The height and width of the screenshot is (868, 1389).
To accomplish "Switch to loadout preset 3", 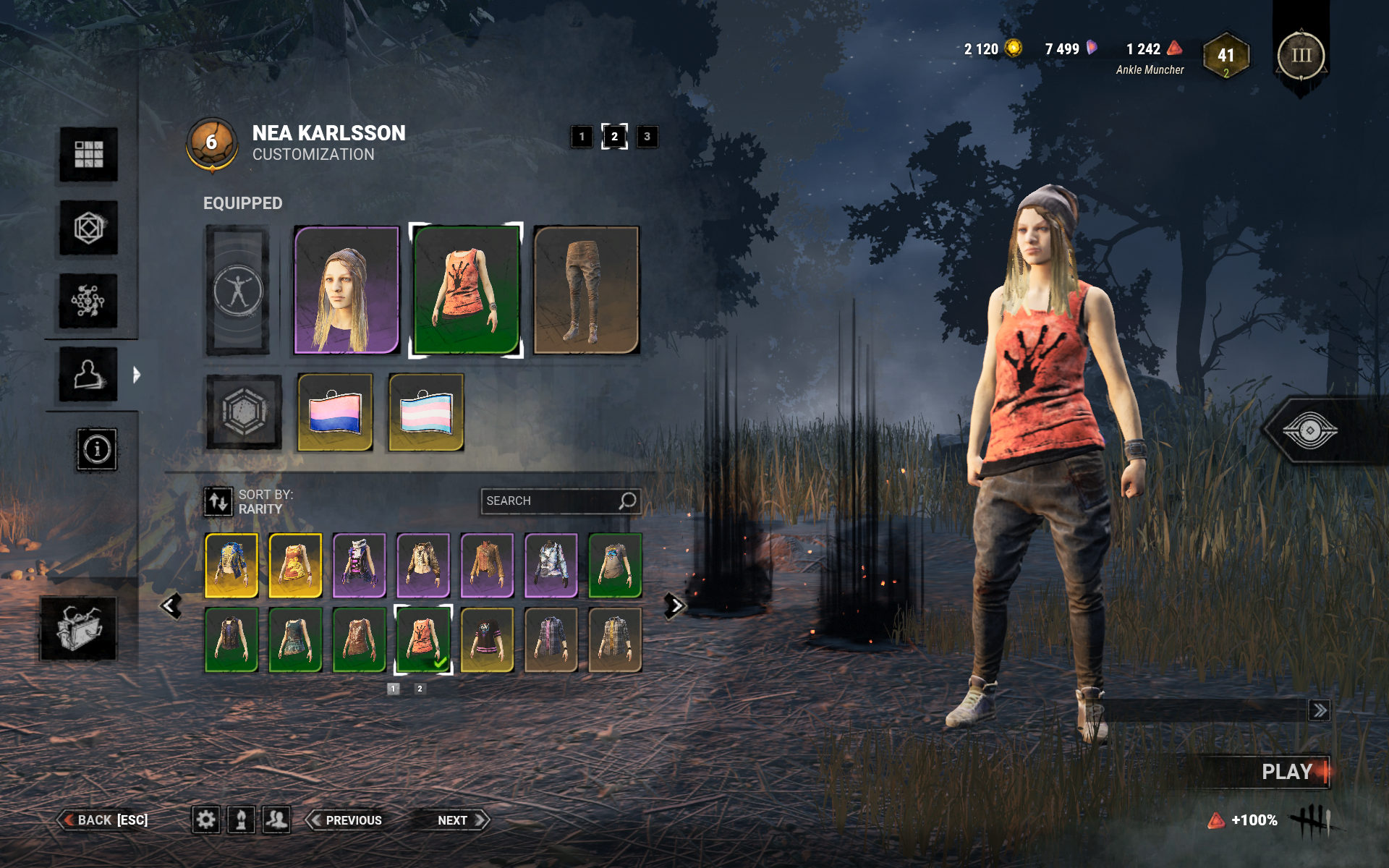I will coord(647,137).
